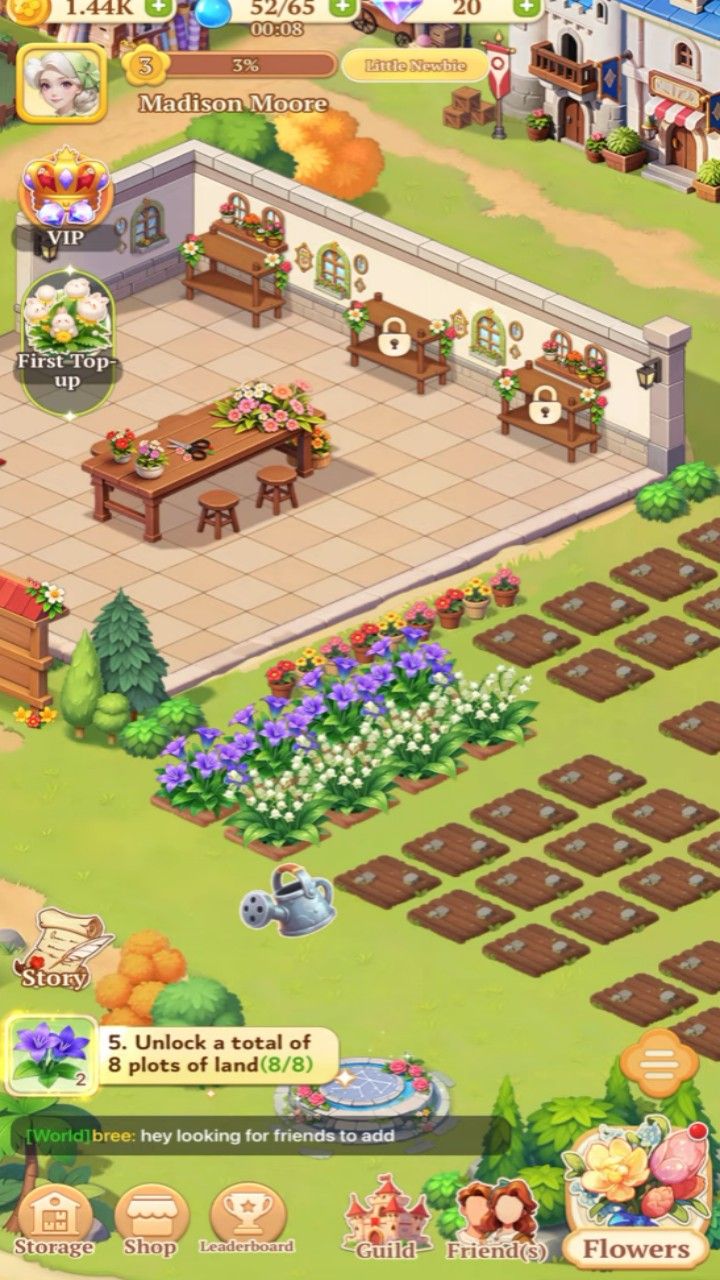Show the Friend(s) list

coord(496,1220)
